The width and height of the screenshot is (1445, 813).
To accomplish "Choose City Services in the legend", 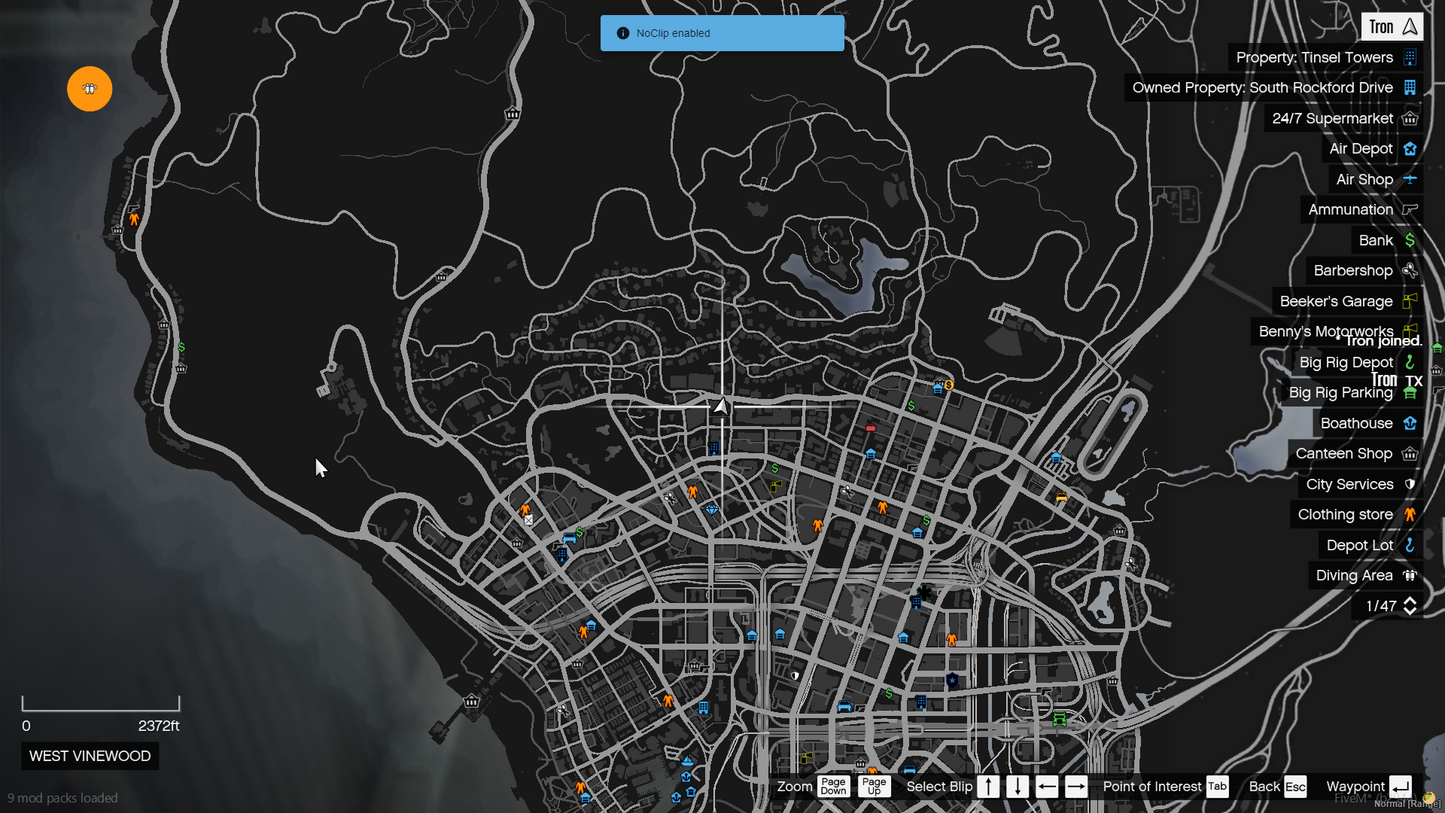I will click(1349, 485).
